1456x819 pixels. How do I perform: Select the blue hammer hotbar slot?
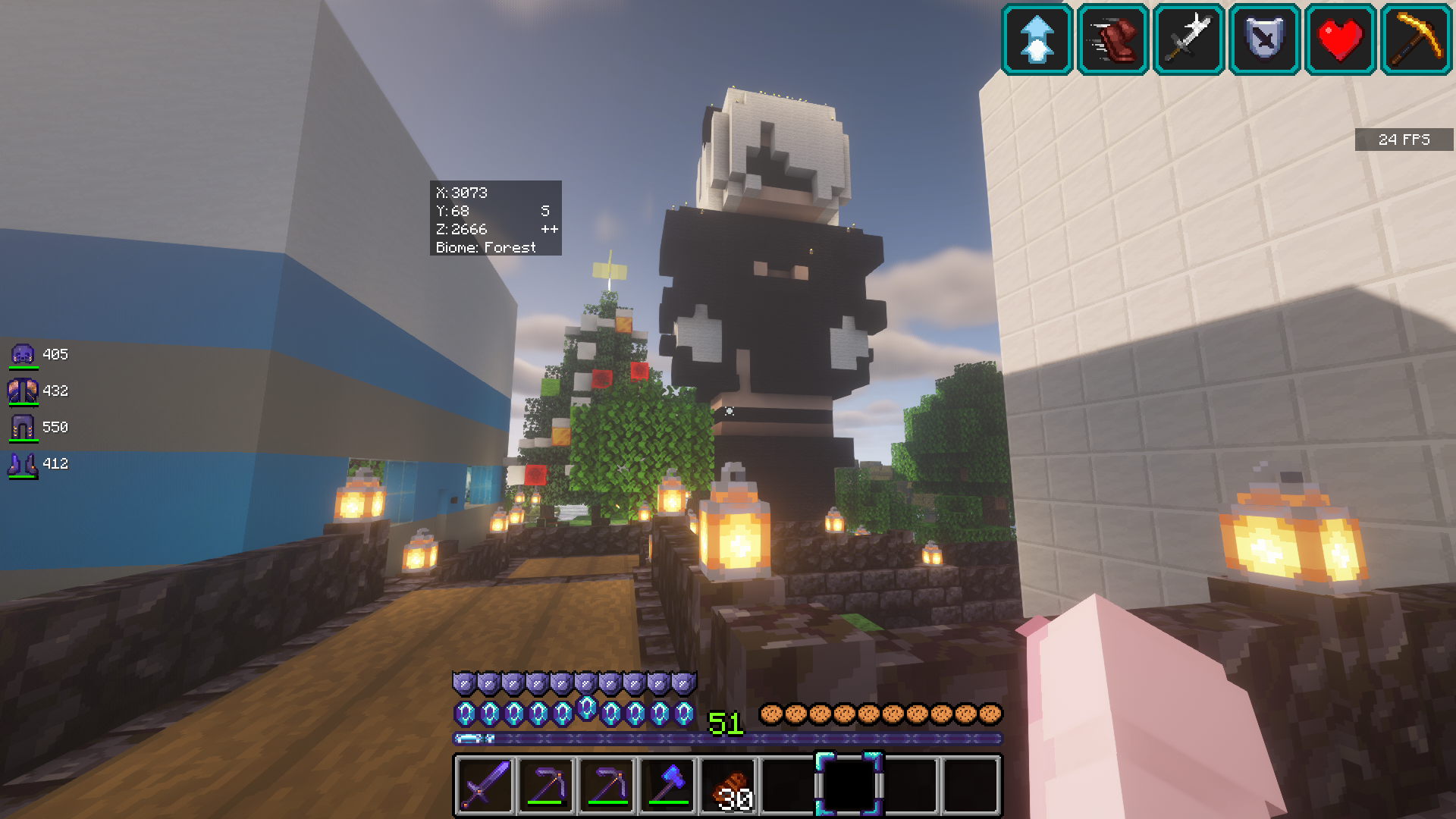[x=667, y=785]
